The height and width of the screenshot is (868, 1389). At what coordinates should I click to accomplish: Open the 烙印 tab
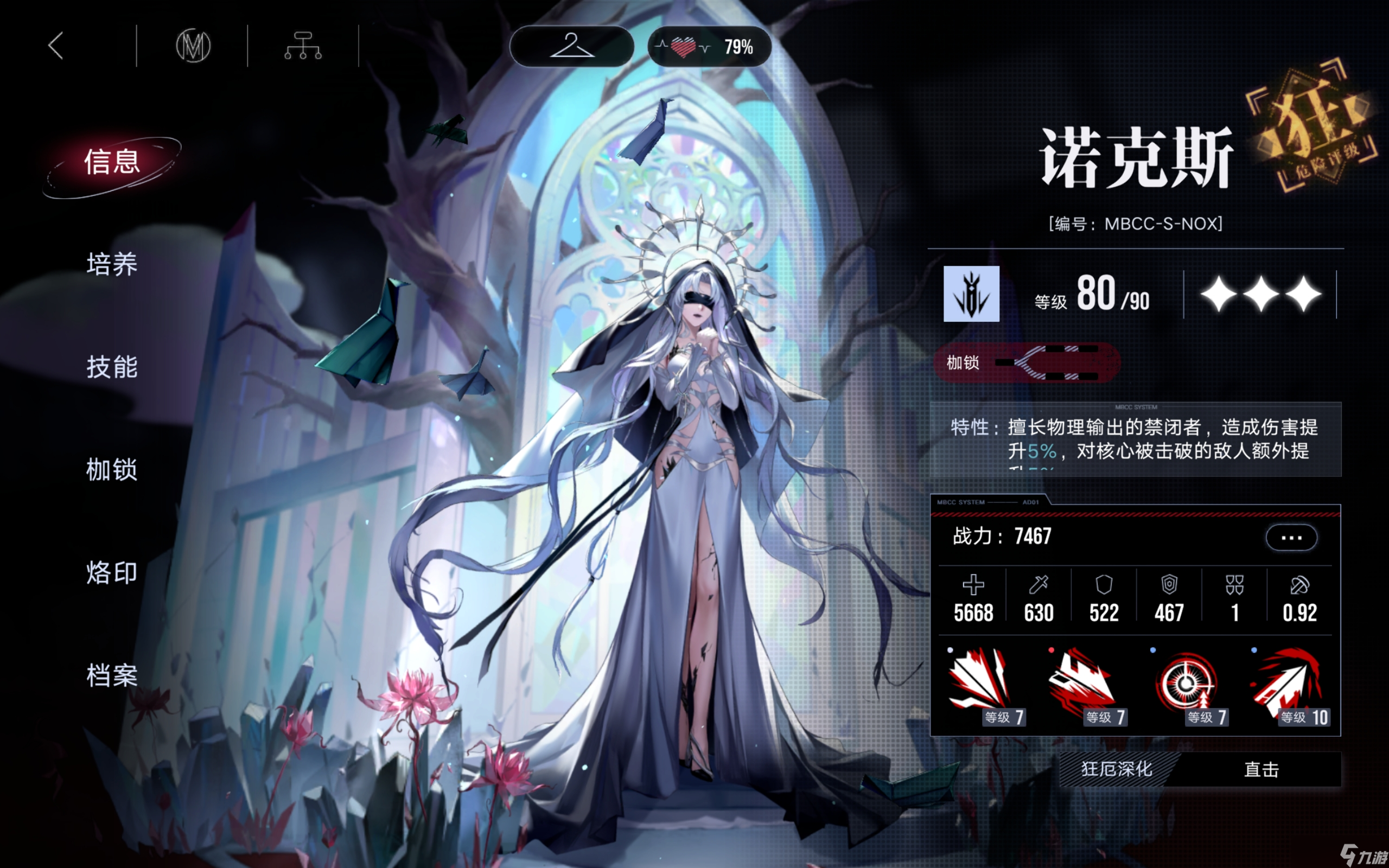[112, 573]
